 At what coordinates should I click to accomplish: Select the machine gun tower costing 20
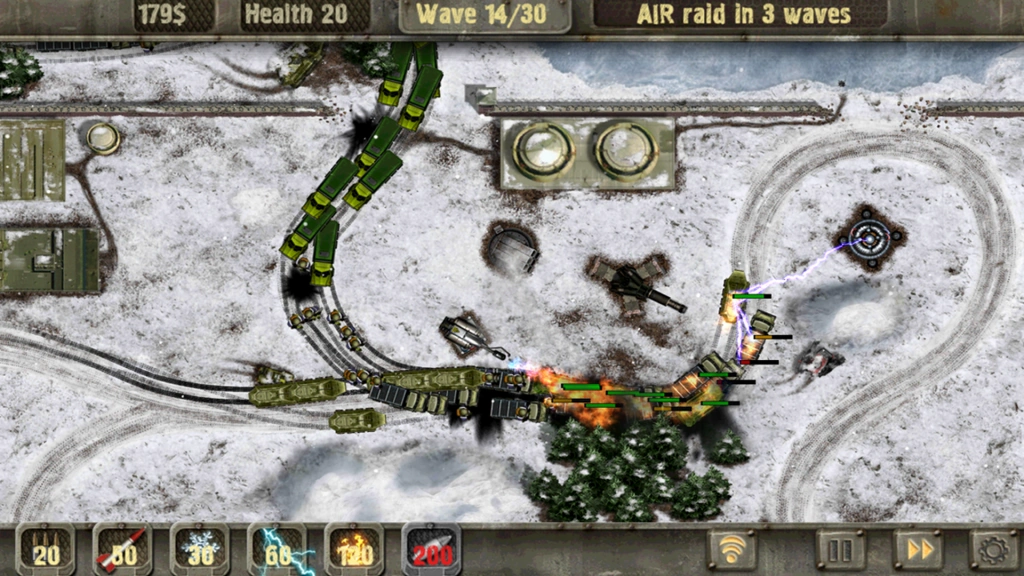[46, 548]
